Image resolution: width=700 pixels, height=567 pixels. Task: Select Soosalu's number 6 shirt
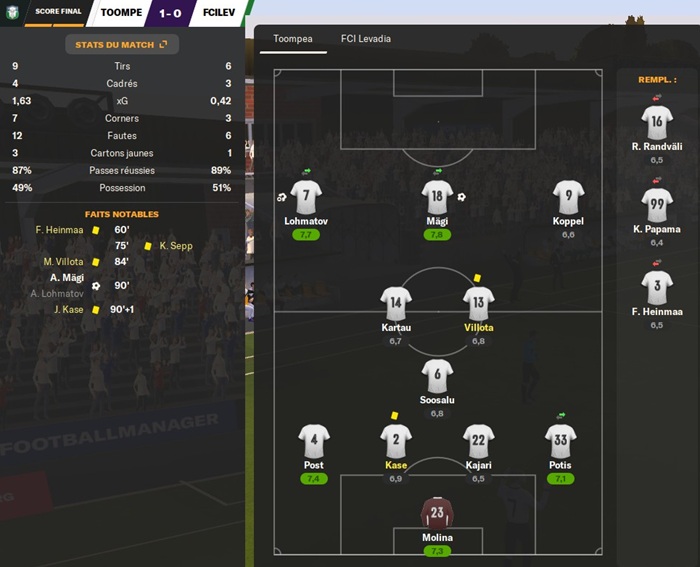(437, 375)
